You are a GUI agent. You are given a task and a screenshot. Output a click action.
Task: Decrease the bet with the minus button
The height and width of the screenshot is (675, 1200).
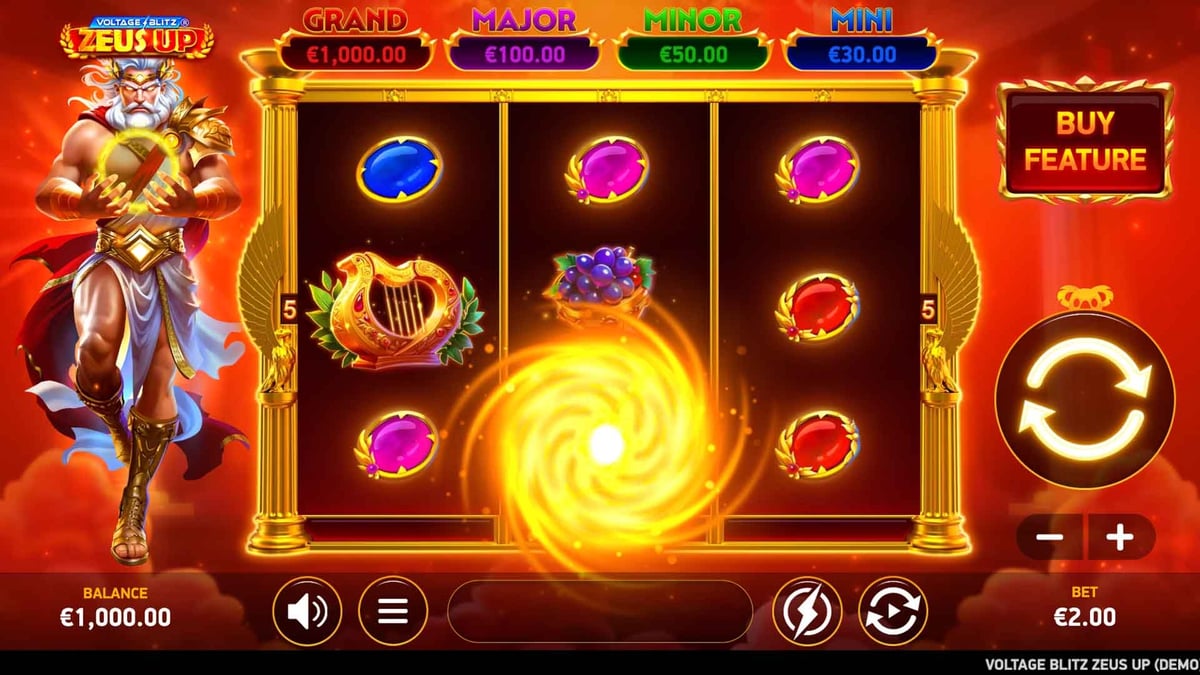click(x=1049, y=537)
